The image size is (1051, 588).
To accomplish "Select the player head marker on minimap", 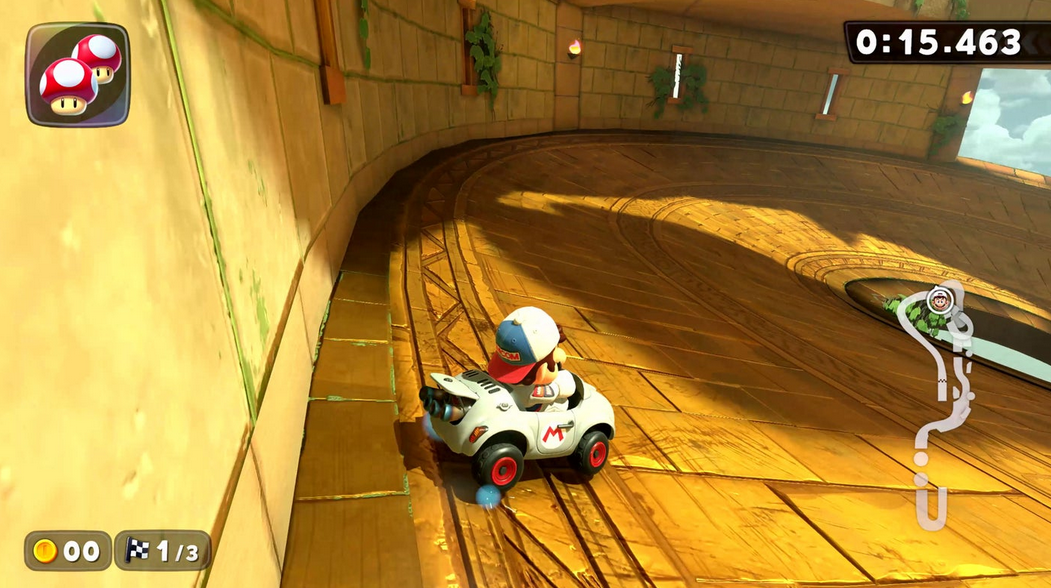I will point(938,297).
